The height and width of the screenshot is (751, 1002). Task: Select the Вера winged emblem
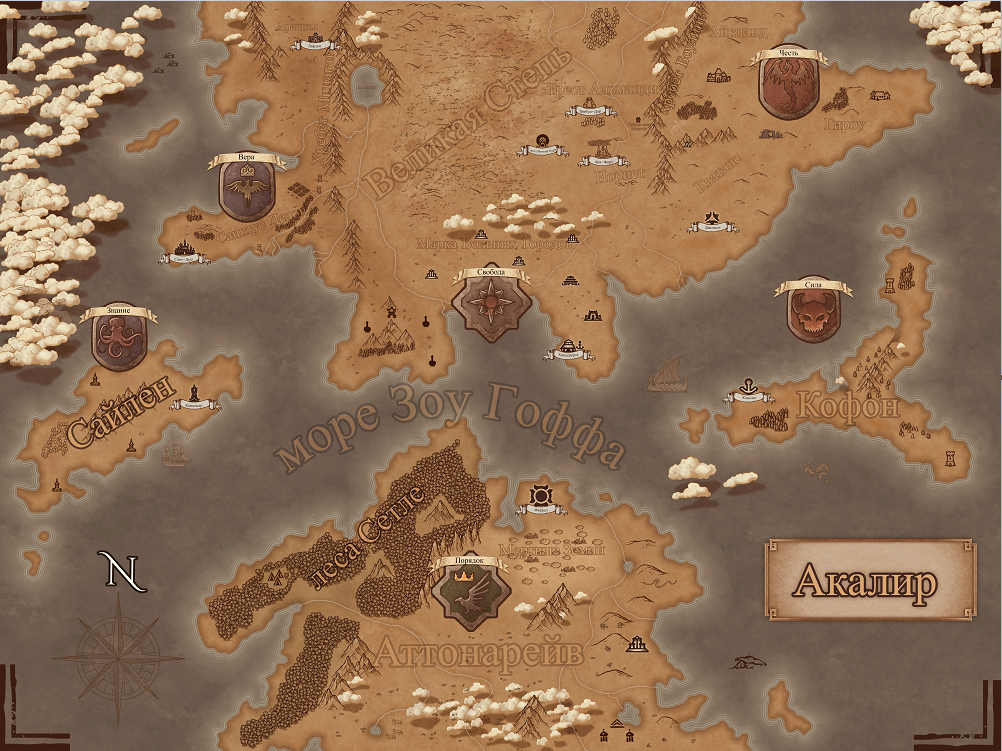click(248, 191)
